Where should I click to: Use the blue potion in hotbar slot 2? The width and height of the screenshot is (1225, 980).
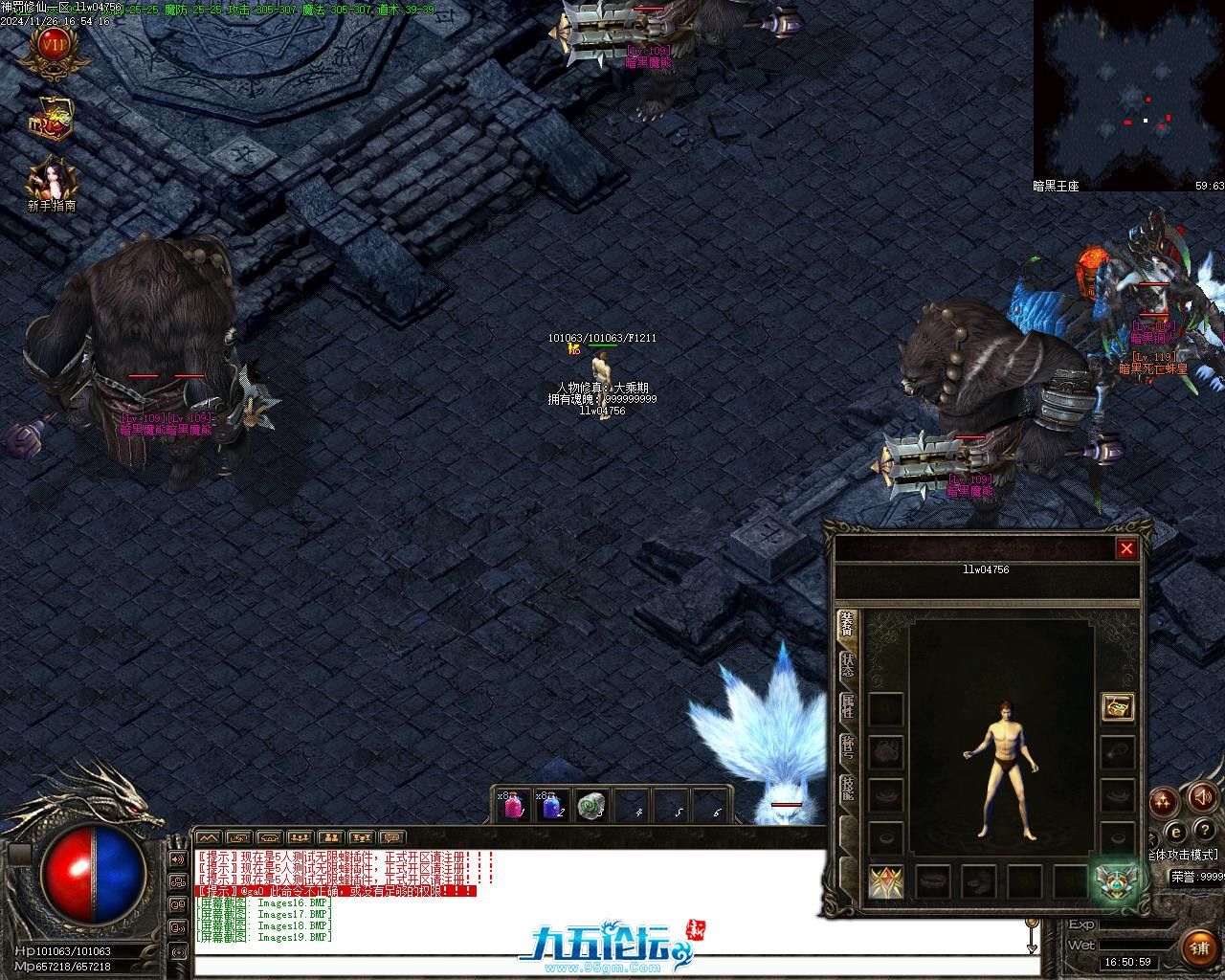pyautogui.click(x=550, y=806)
